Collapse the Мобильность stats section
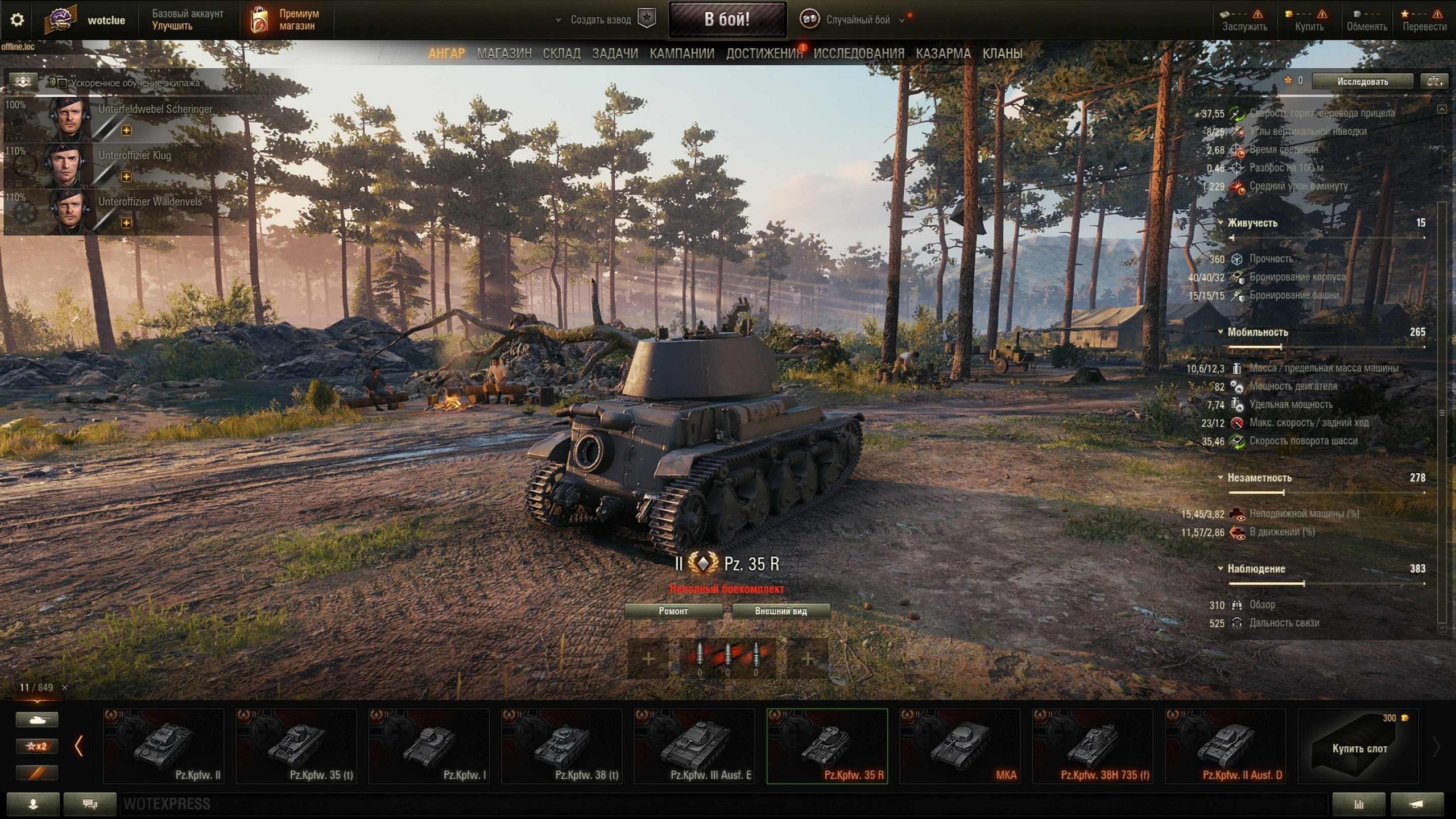Image resolution: width=1456 pixels, height=819 pixels. pos(1221,332)
